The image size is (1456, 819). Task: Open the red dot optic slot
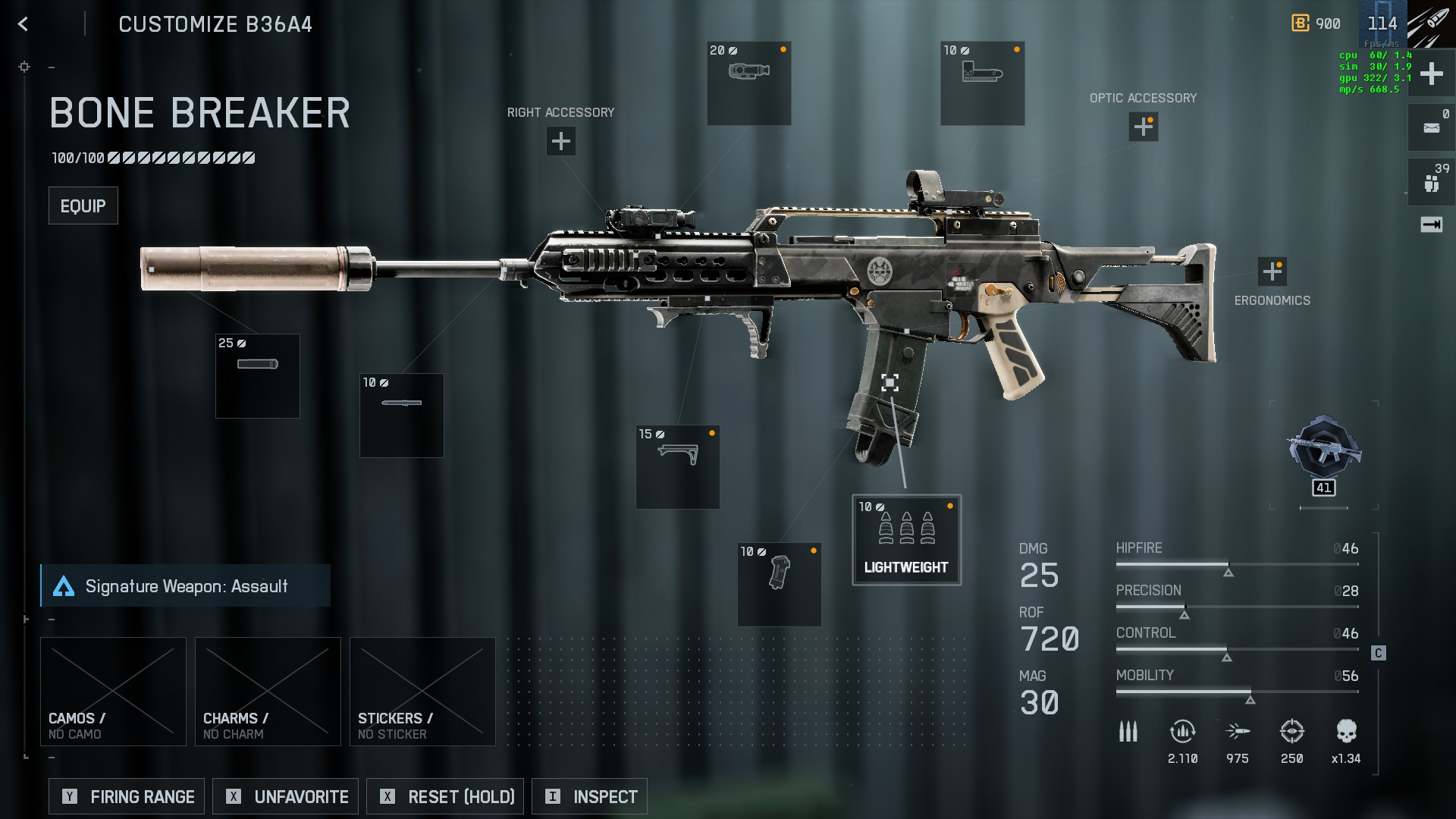(983, 83)
